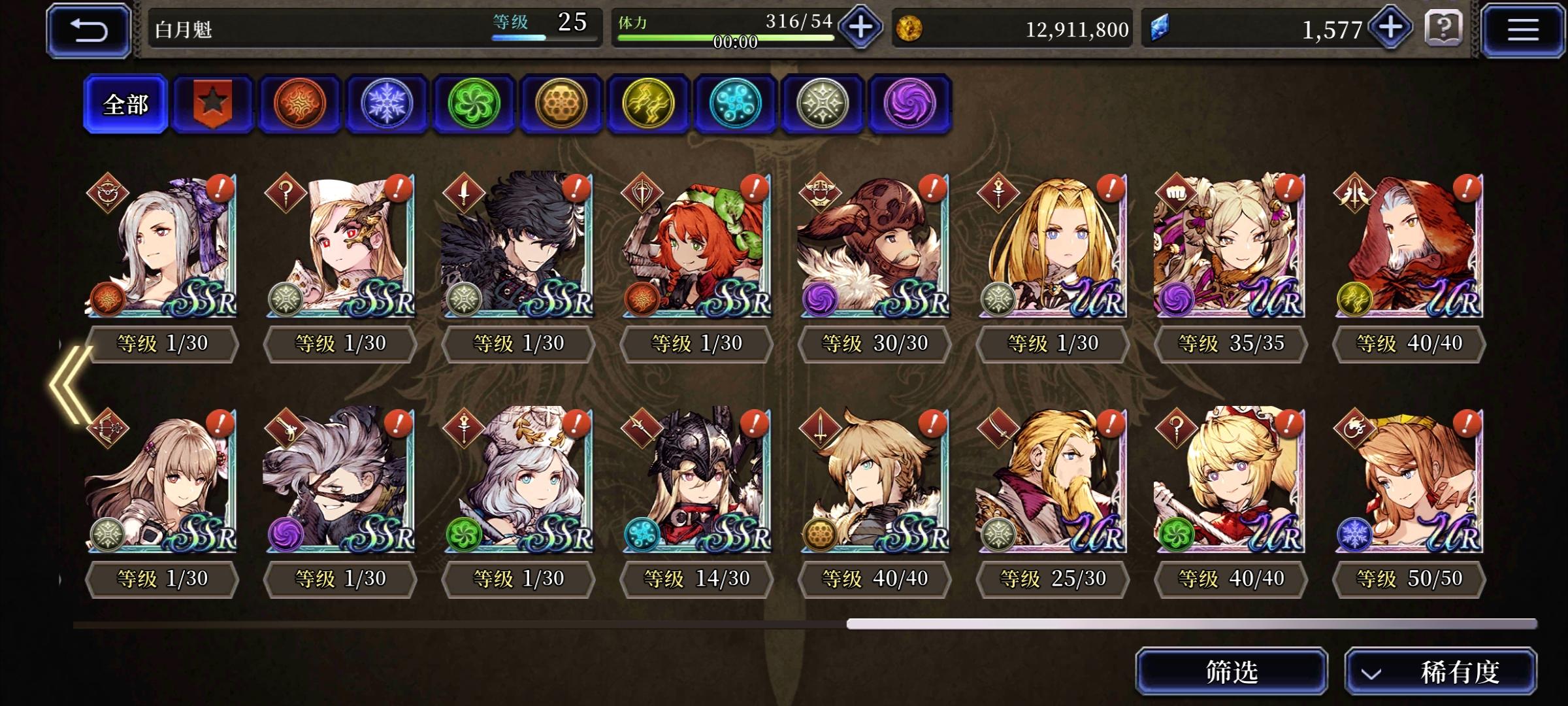Select the light element filter
This screenshot has width=1568, height=706.
[823, 105]
